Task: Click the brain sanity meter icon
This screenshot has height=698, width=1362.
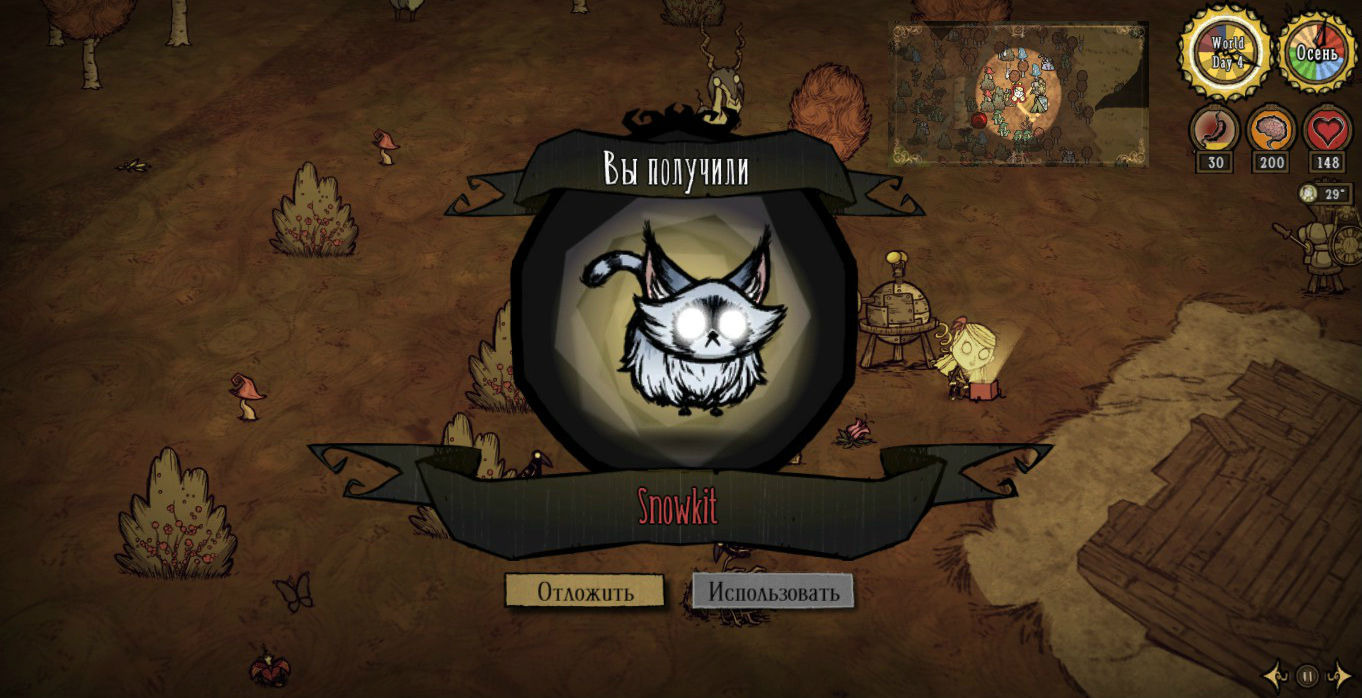Action: tap(1271, 129)
